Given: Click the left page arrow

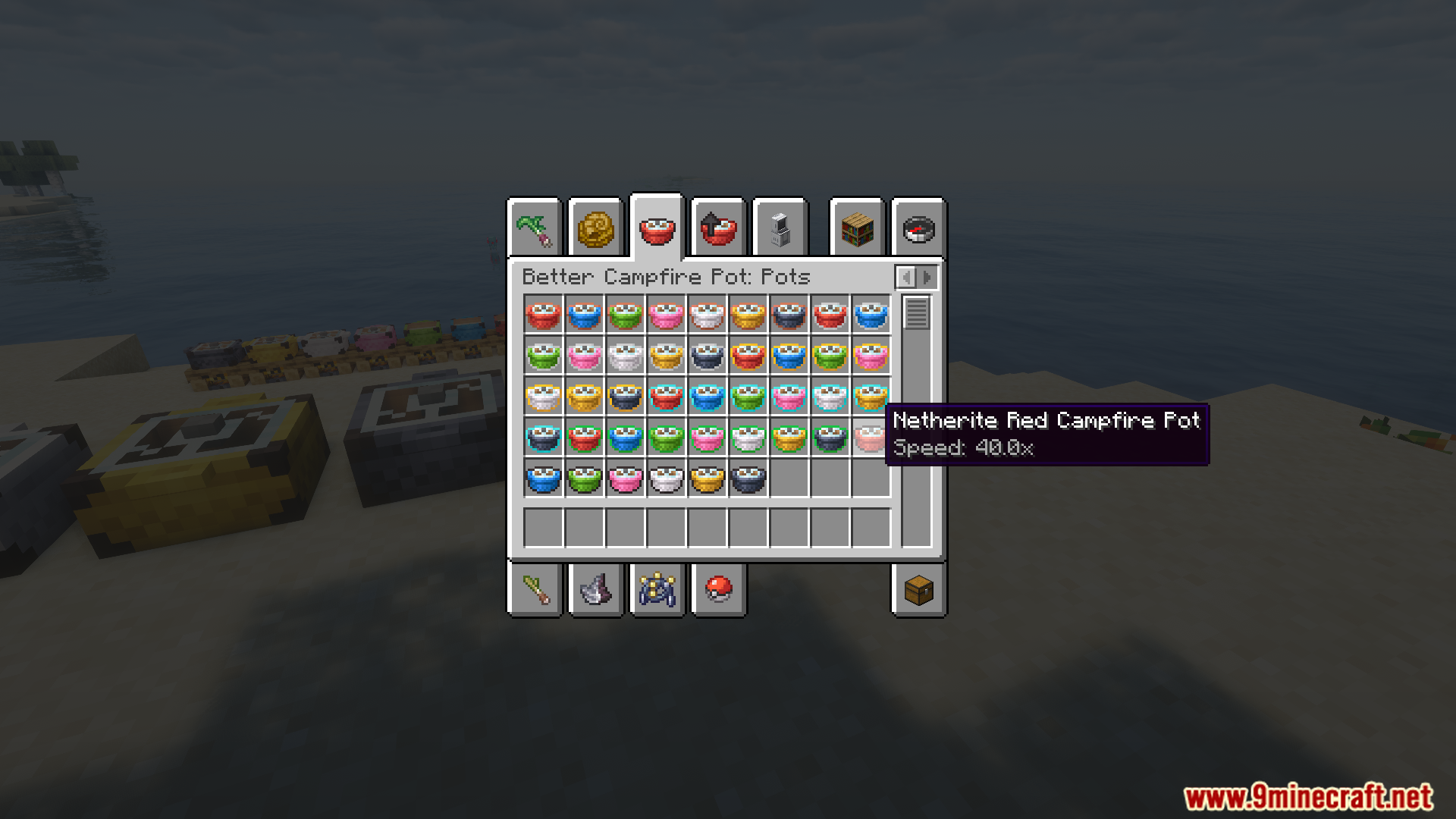Looking at the screenshot, I should point(908,277).
